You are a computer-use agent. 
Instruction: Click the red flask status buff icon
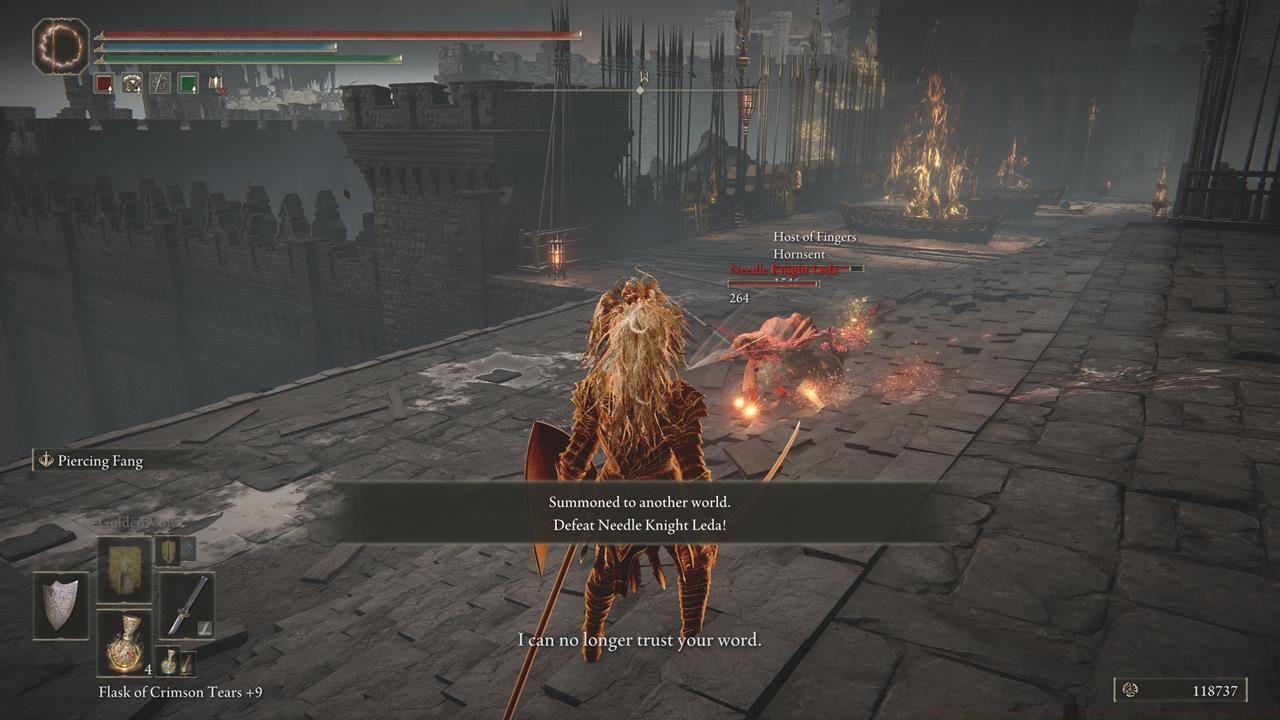[x=103, y=82]
